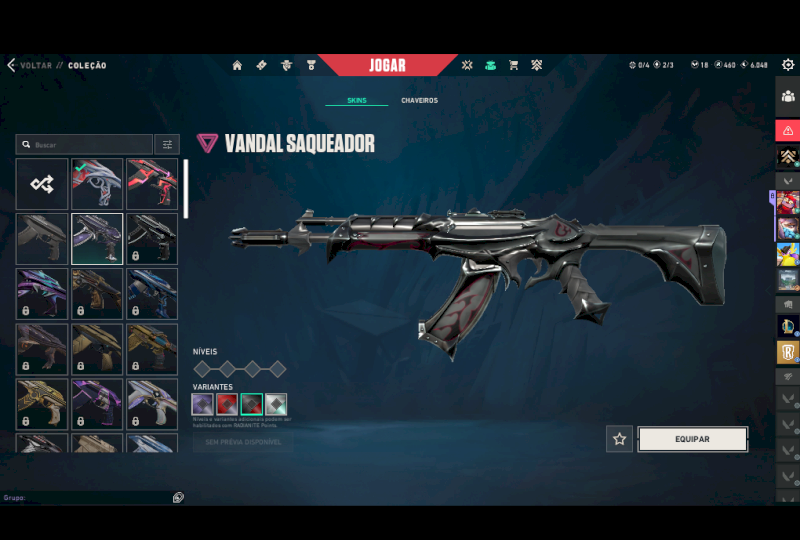800x540 pixels.
Task: Mark the skin as favorite with the star
Action: point(619,439)
